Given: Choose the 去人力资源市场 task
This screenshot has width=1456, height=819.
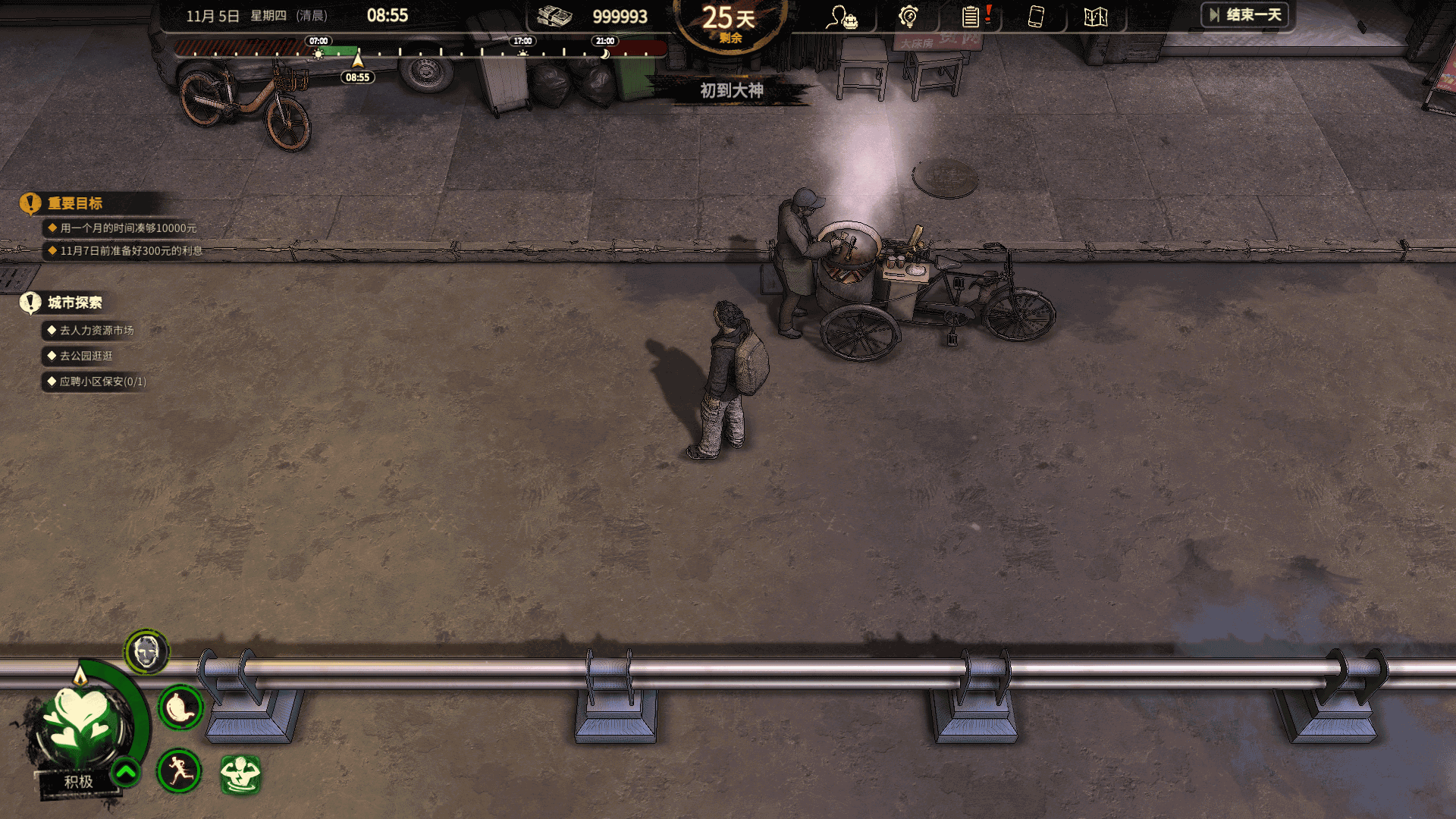Looking at the screenshot, I should click(x=96, y=331).
